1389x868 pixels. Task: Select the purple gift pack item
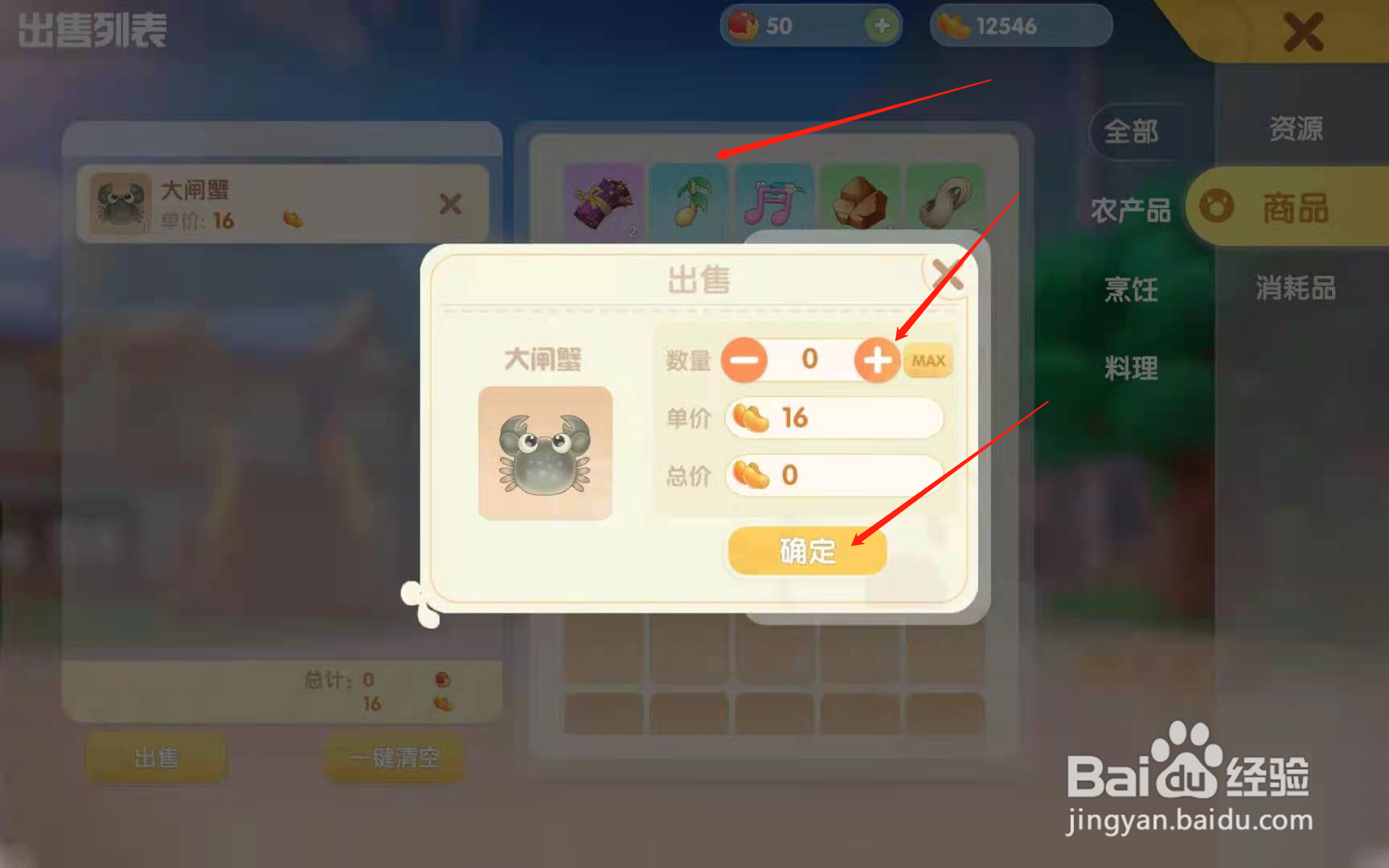pos(604,203)
